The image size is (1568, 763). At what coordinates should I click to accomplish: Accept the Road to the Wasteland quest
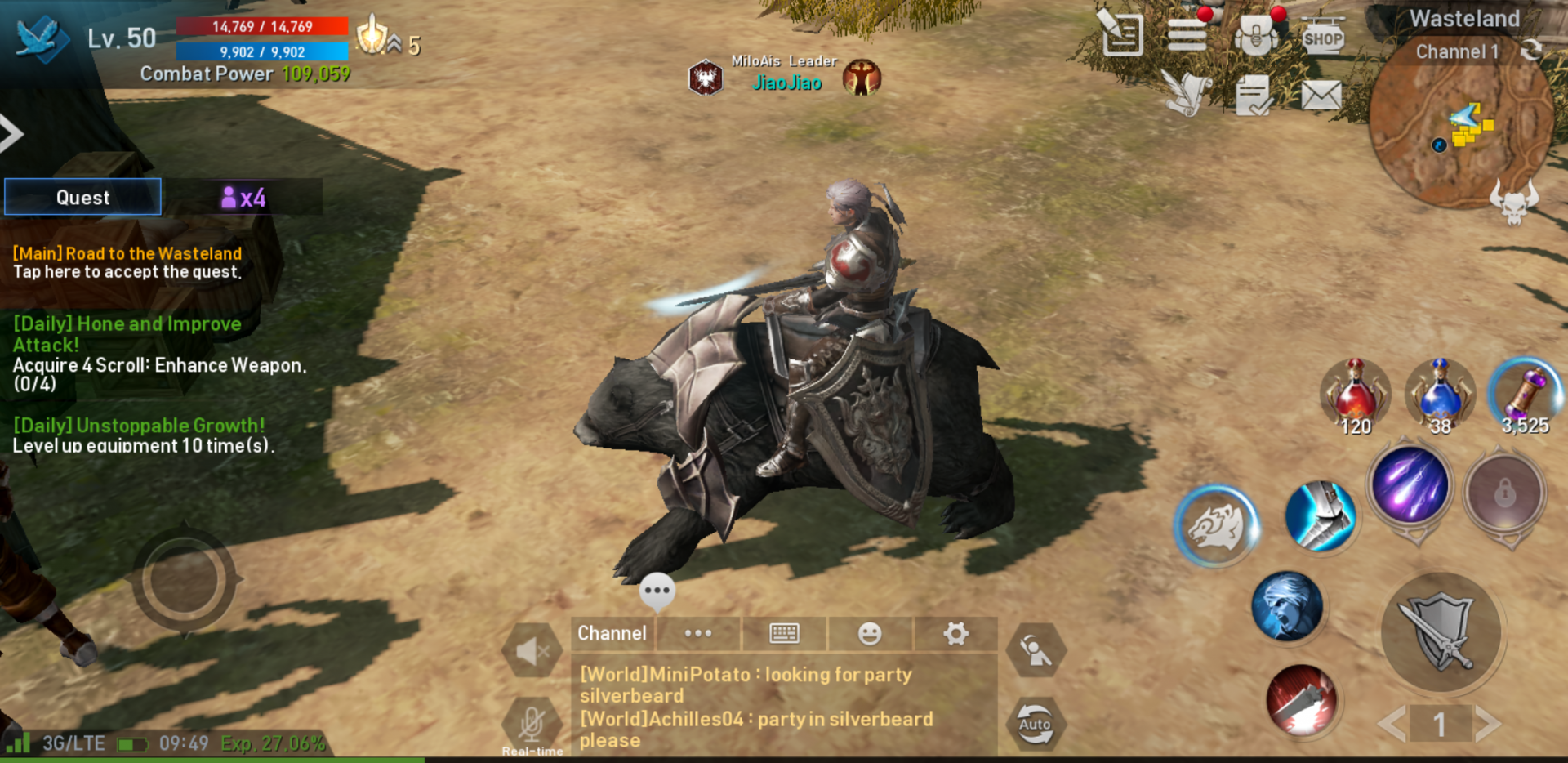[x=127, y=261]
